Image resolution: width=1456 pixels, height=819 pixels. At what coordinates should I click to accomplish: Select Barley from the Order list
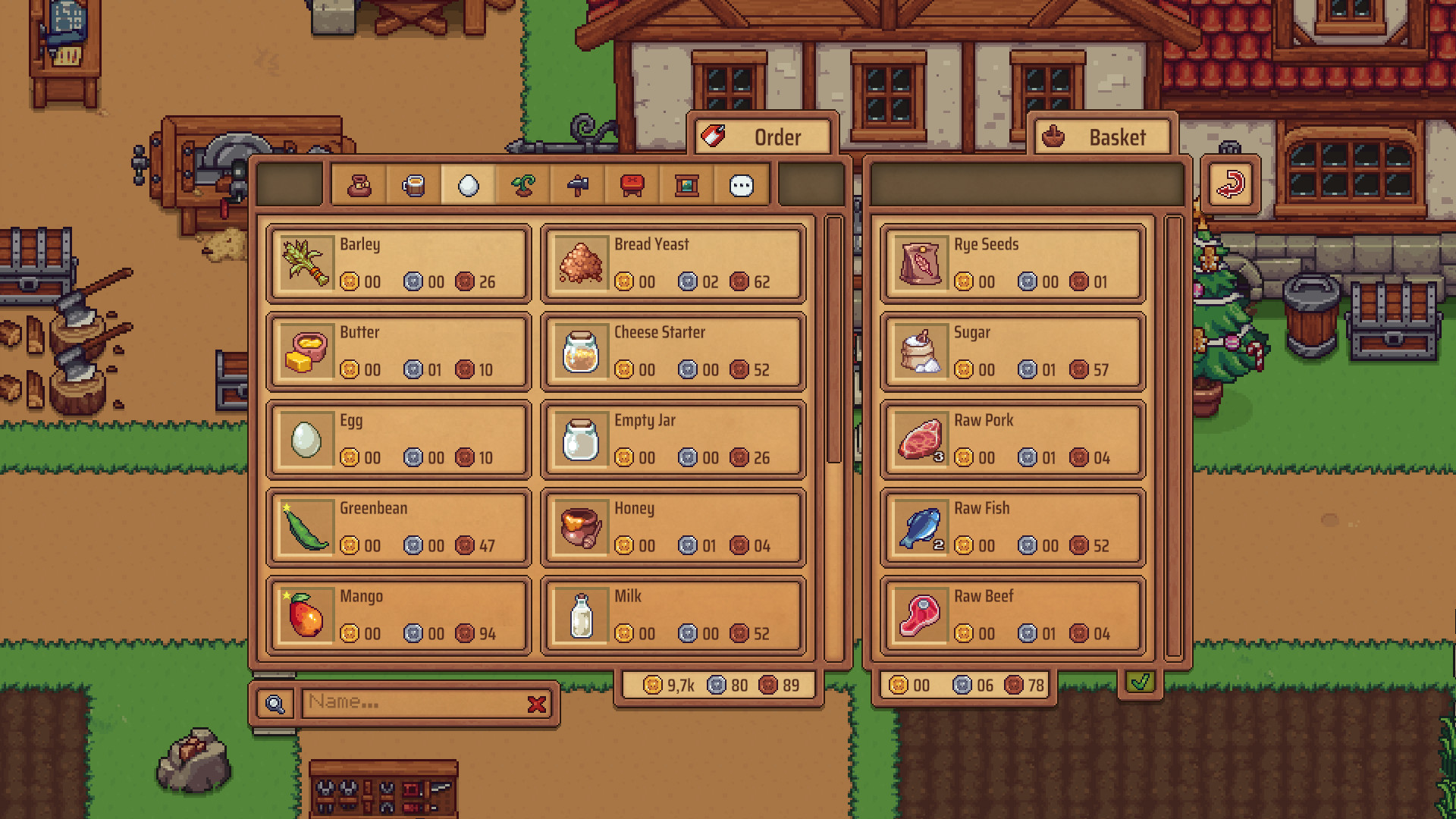point(398,262)
